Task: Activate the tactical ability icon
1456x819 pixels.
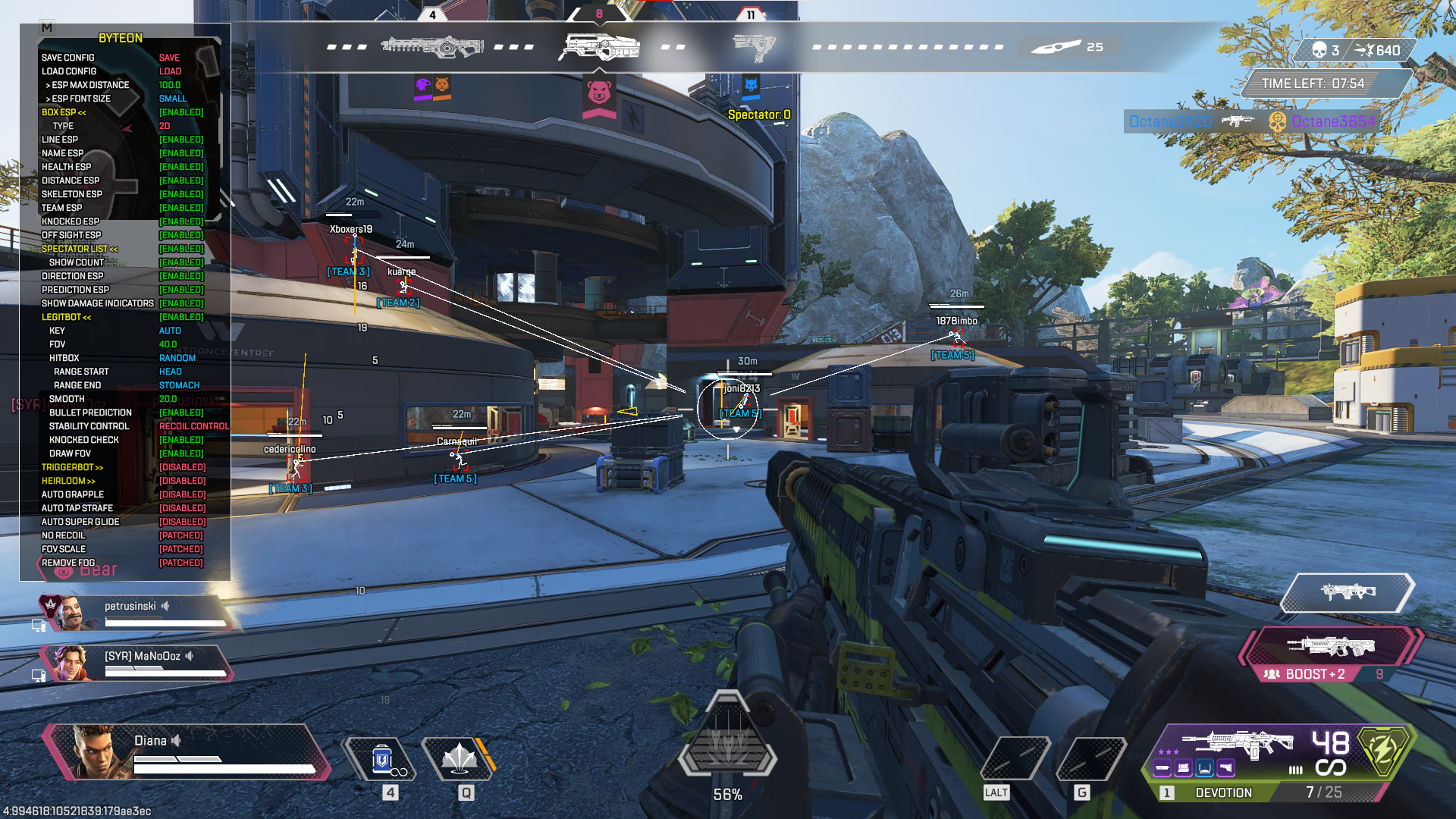Action: [x=460, y=758]
